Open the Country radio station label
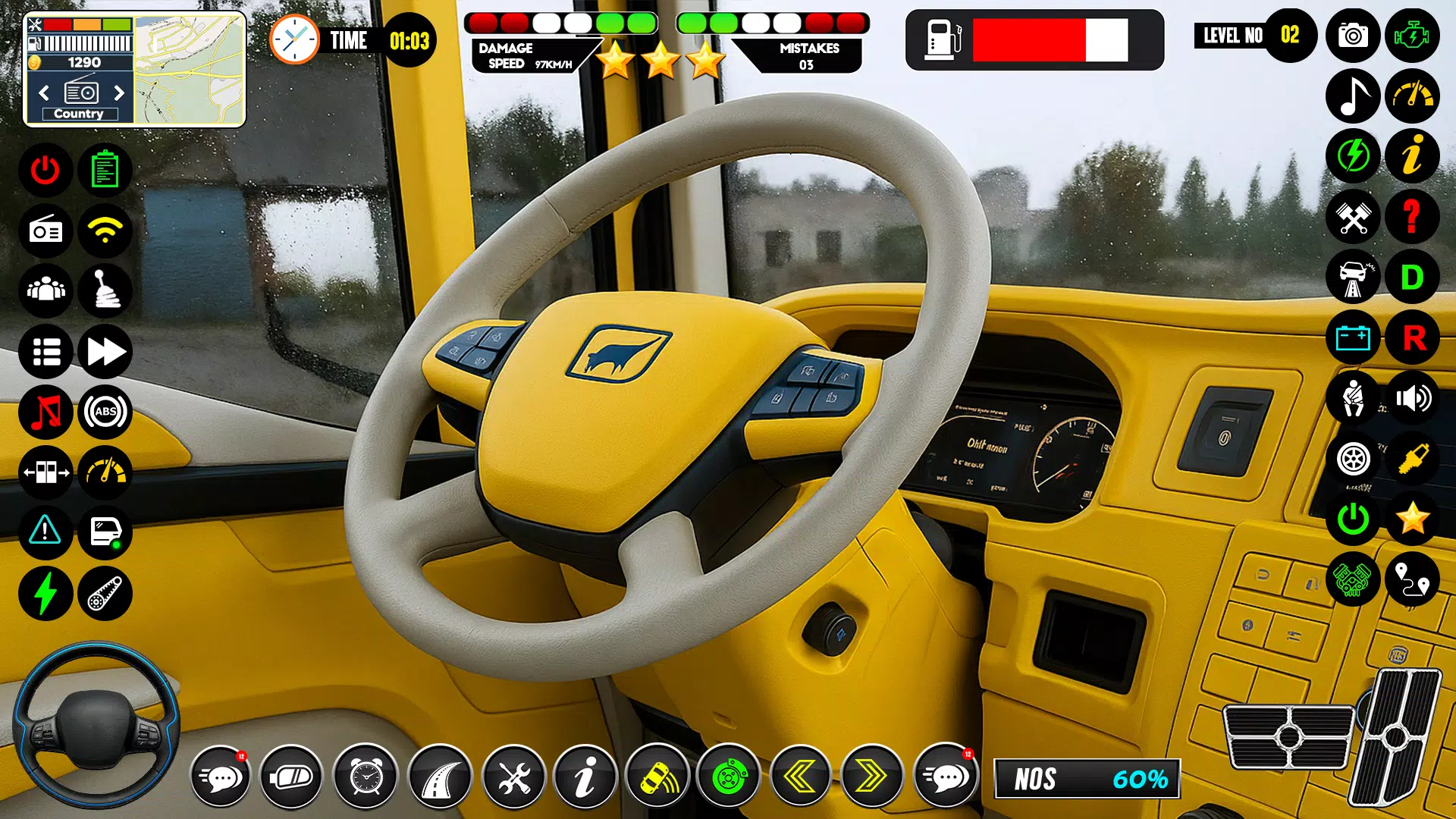1456x819 pixels. 79,112
